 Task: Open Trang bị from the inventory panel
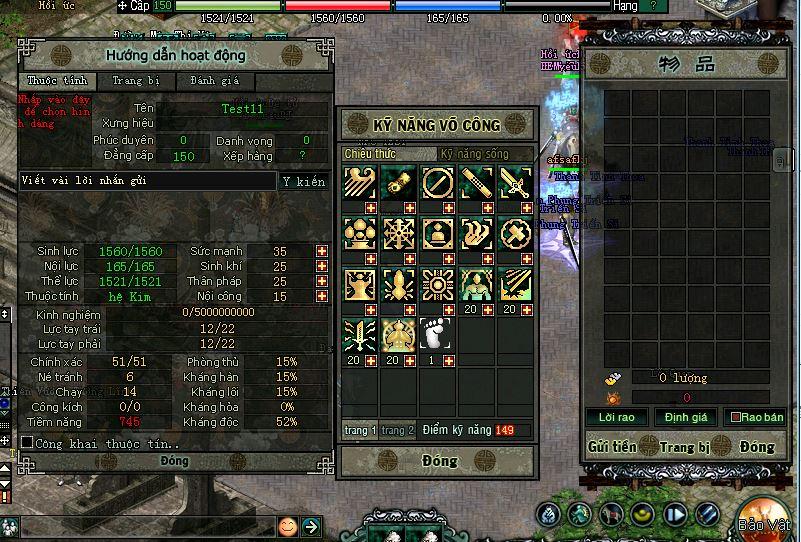684,447
